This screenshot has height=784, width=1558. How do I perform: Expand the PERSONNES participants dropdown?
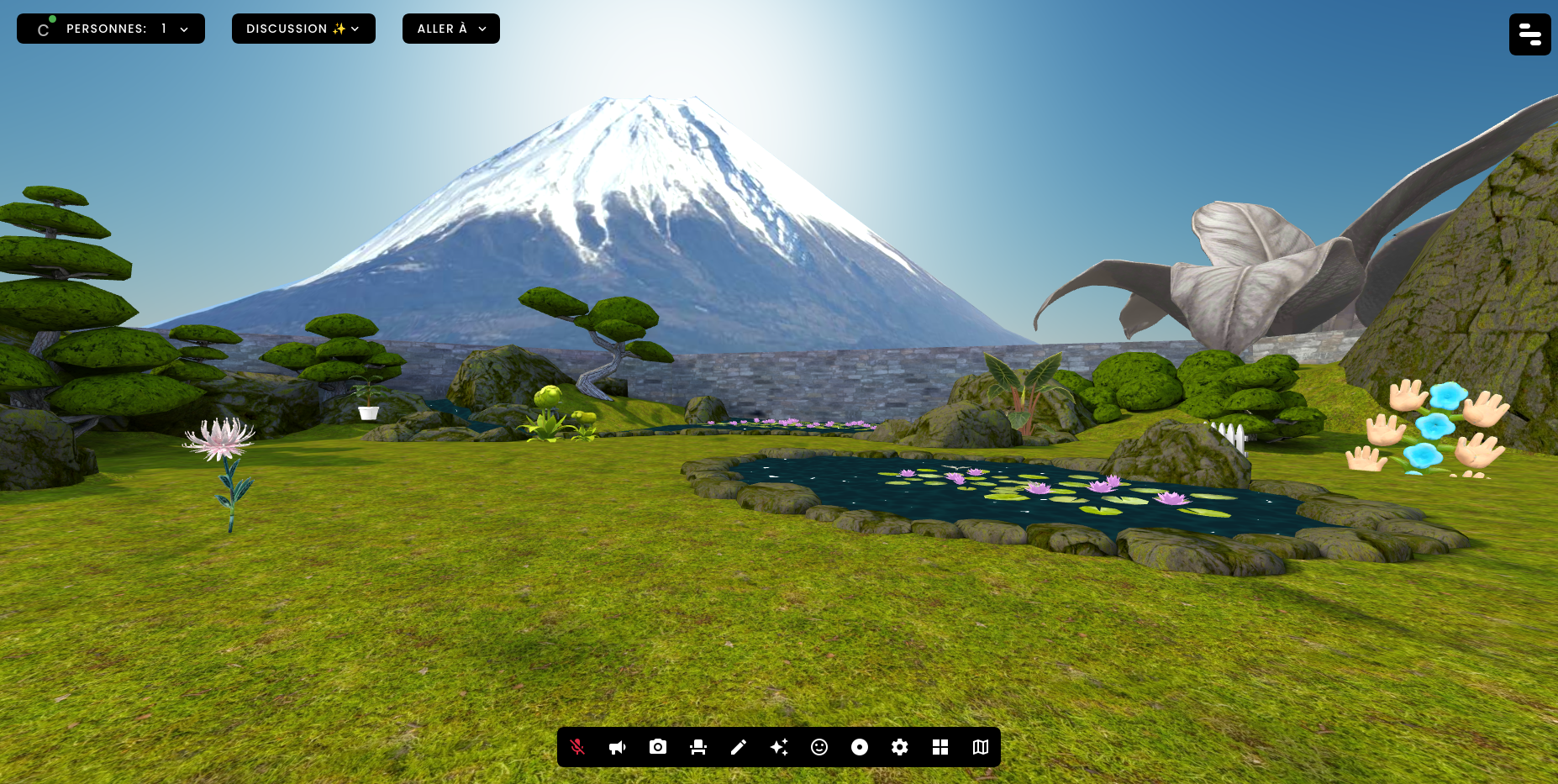183,29
